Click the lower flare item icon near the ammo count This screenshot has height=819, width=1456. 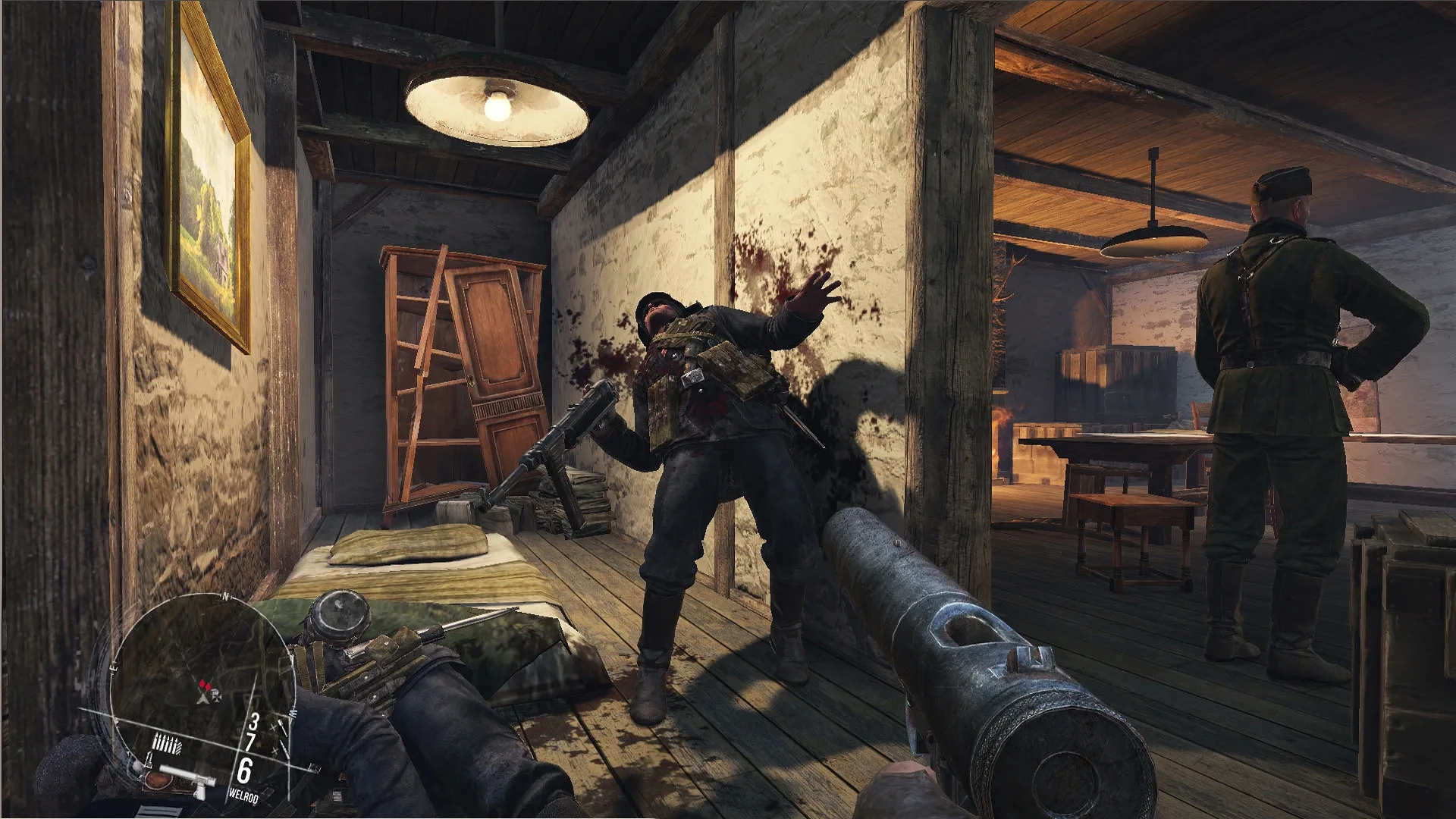(x=282, y=748)
